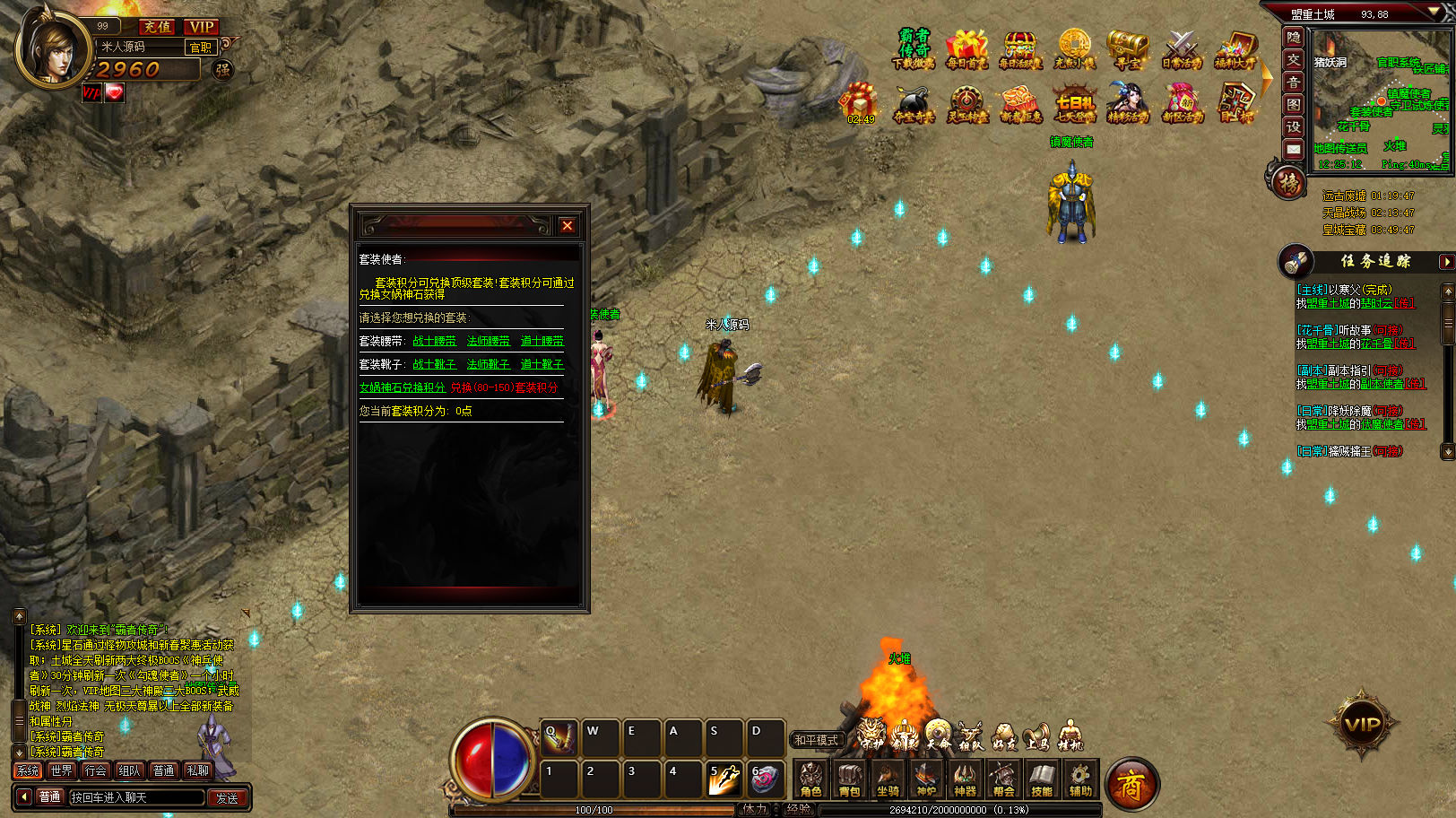Open the 每日首充 gift box event

point(966,50)
